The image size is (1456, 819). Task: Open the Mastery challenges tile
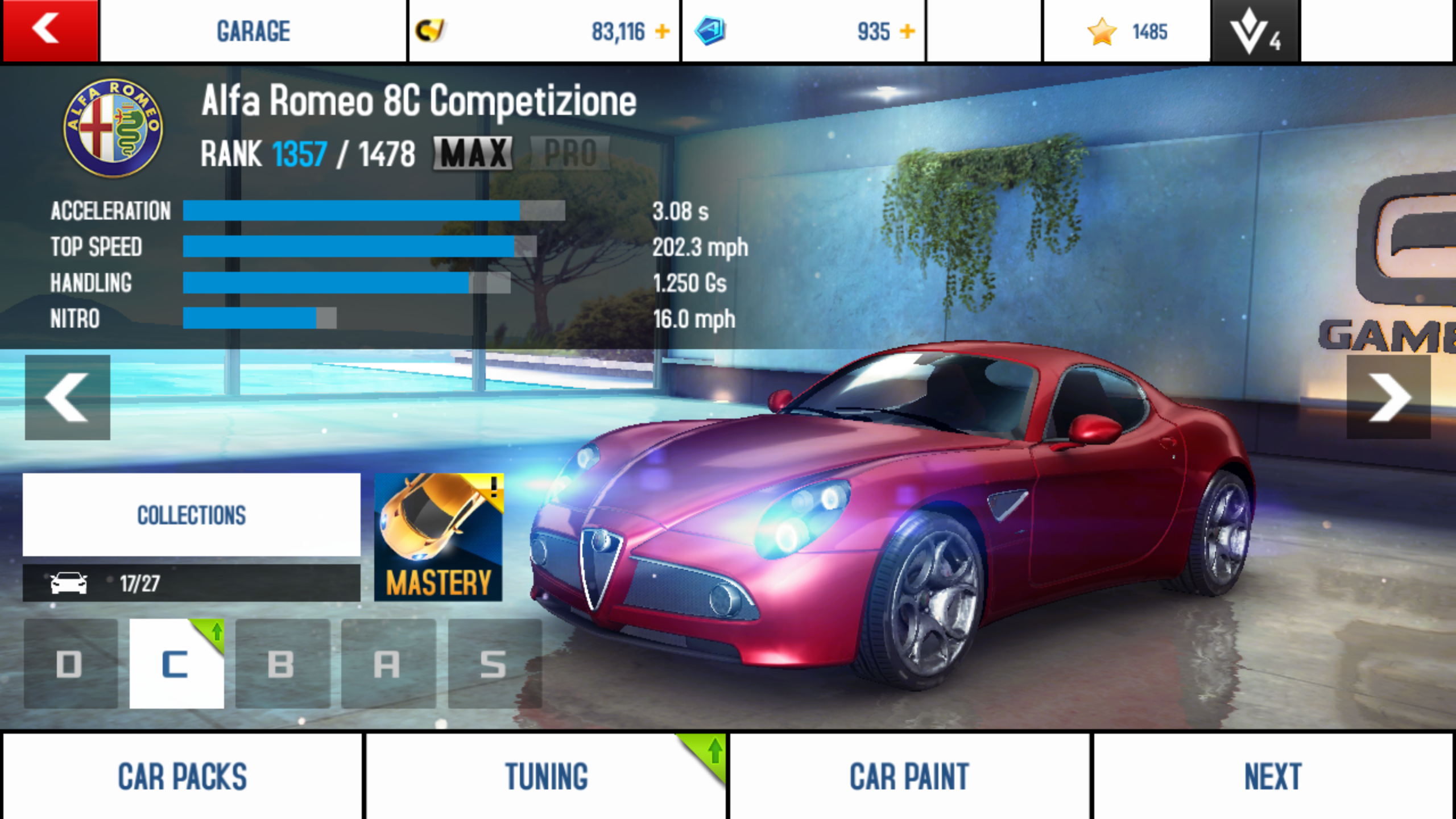point(439,537)
